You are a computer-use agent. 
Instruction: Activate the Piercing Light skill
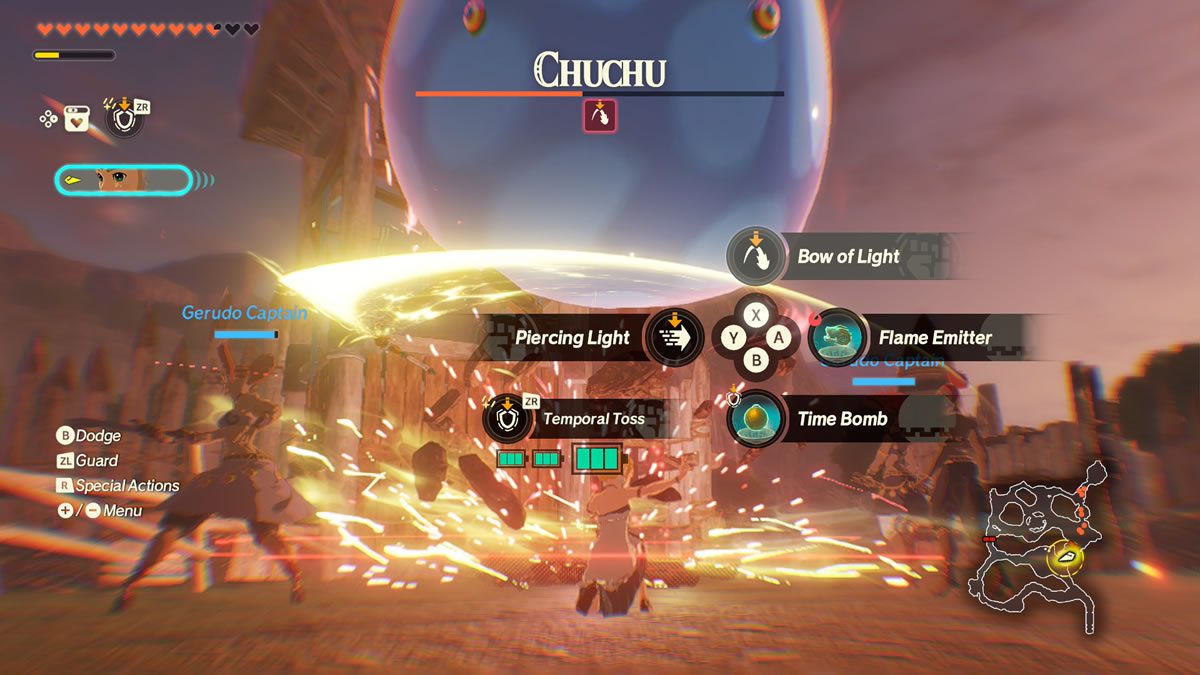pos(674,337)
